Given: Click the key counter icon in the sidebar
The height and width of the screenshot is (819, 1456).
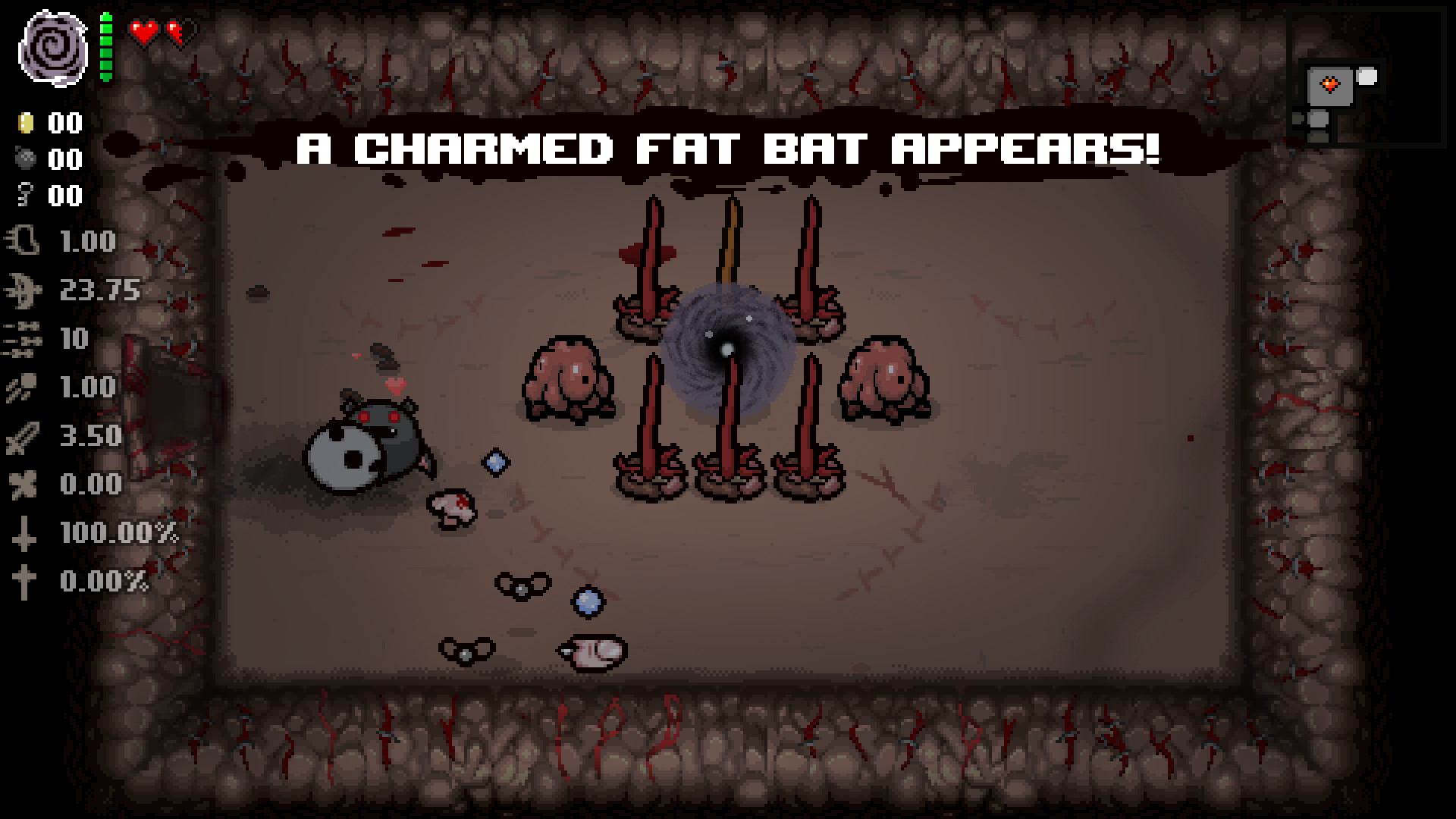Looking at the screenshot, I should [25, 196].
